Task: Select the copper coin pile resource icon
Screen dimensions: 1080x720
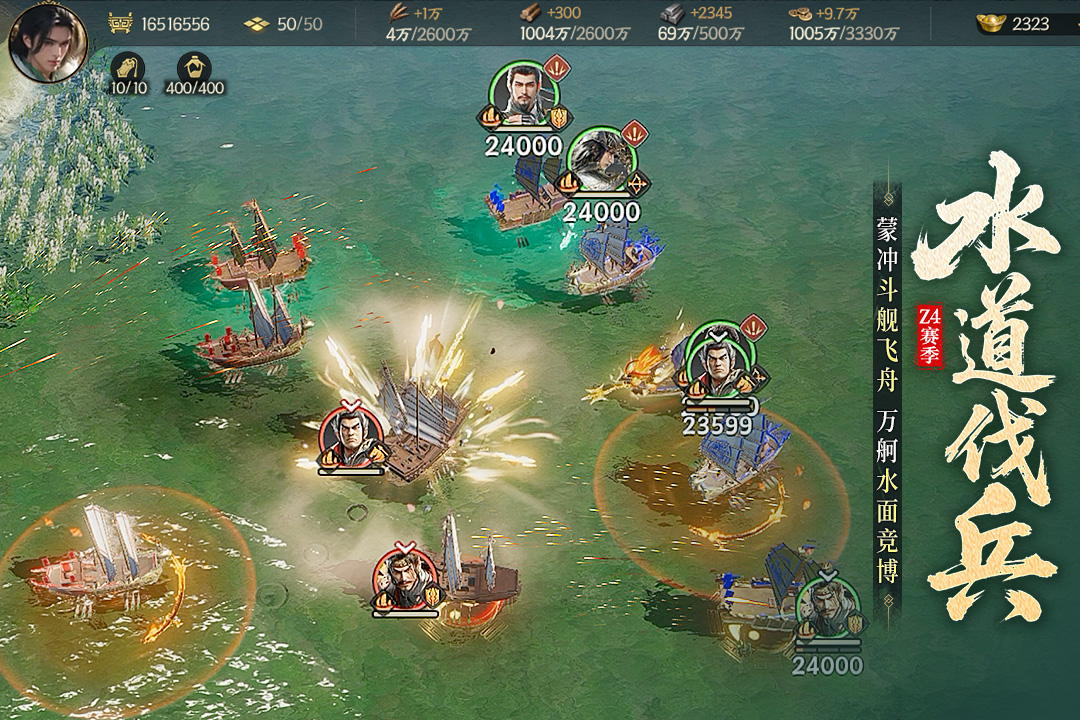Action: [800, 14]
